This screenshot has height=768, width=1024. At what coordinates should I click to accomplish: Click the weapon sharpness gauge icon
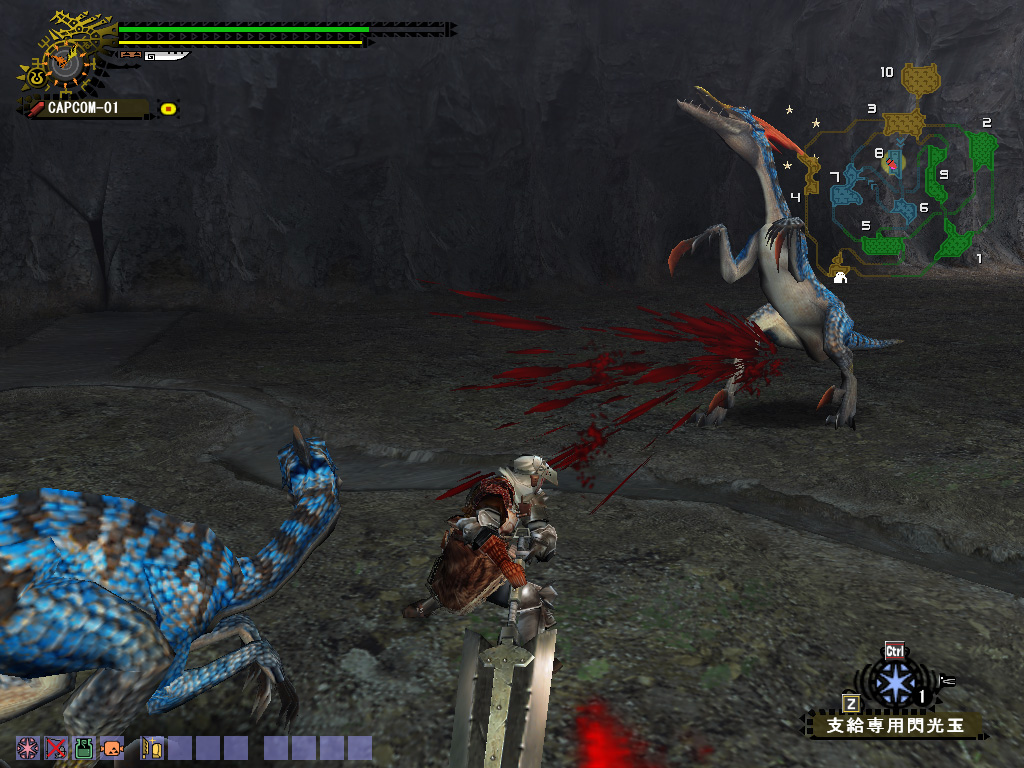[166, 56]
